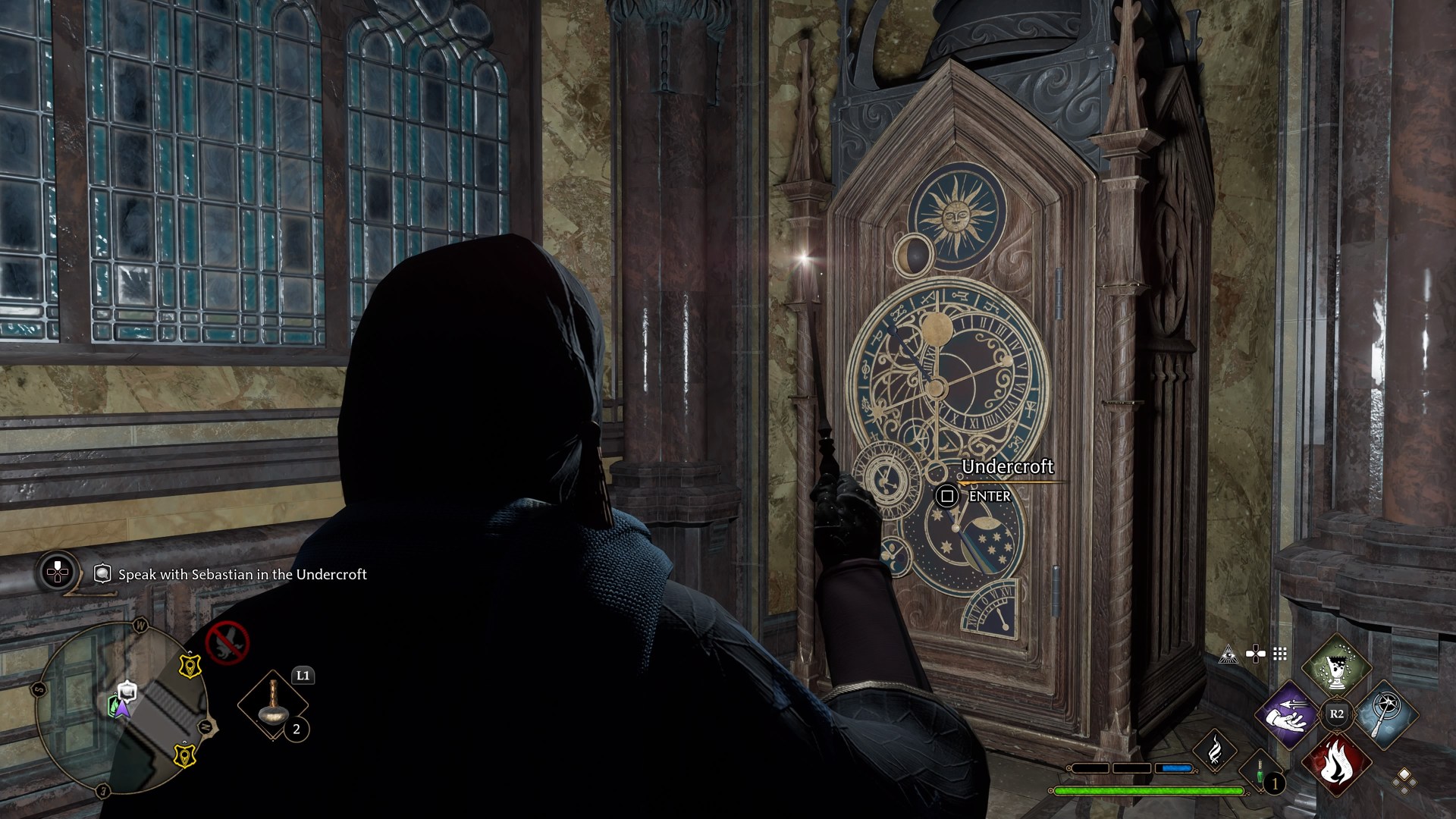Open the spell grid icon near the d-pad display
This screenshot has height=819, width=1456.
click(1279, 654)
